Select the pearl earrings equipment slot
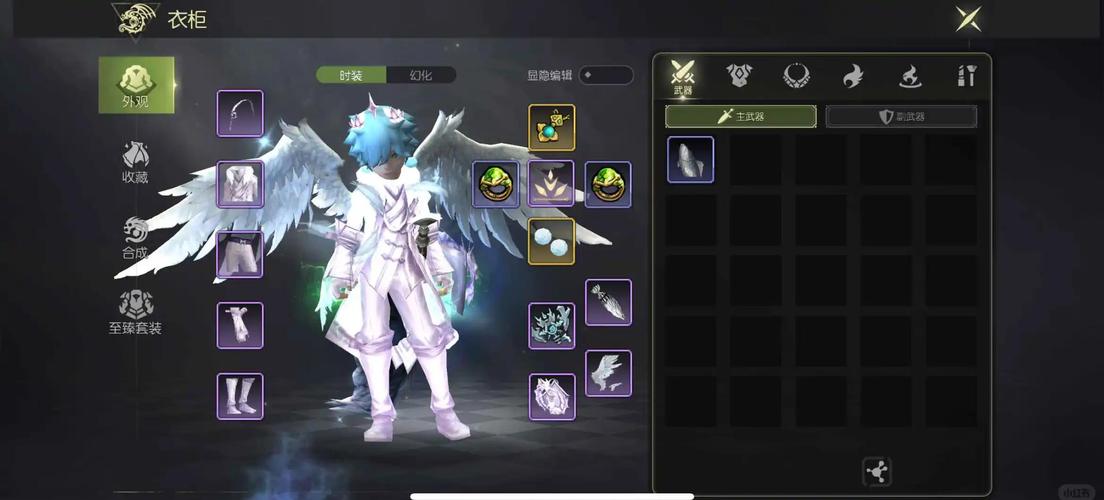 (551, 241)
